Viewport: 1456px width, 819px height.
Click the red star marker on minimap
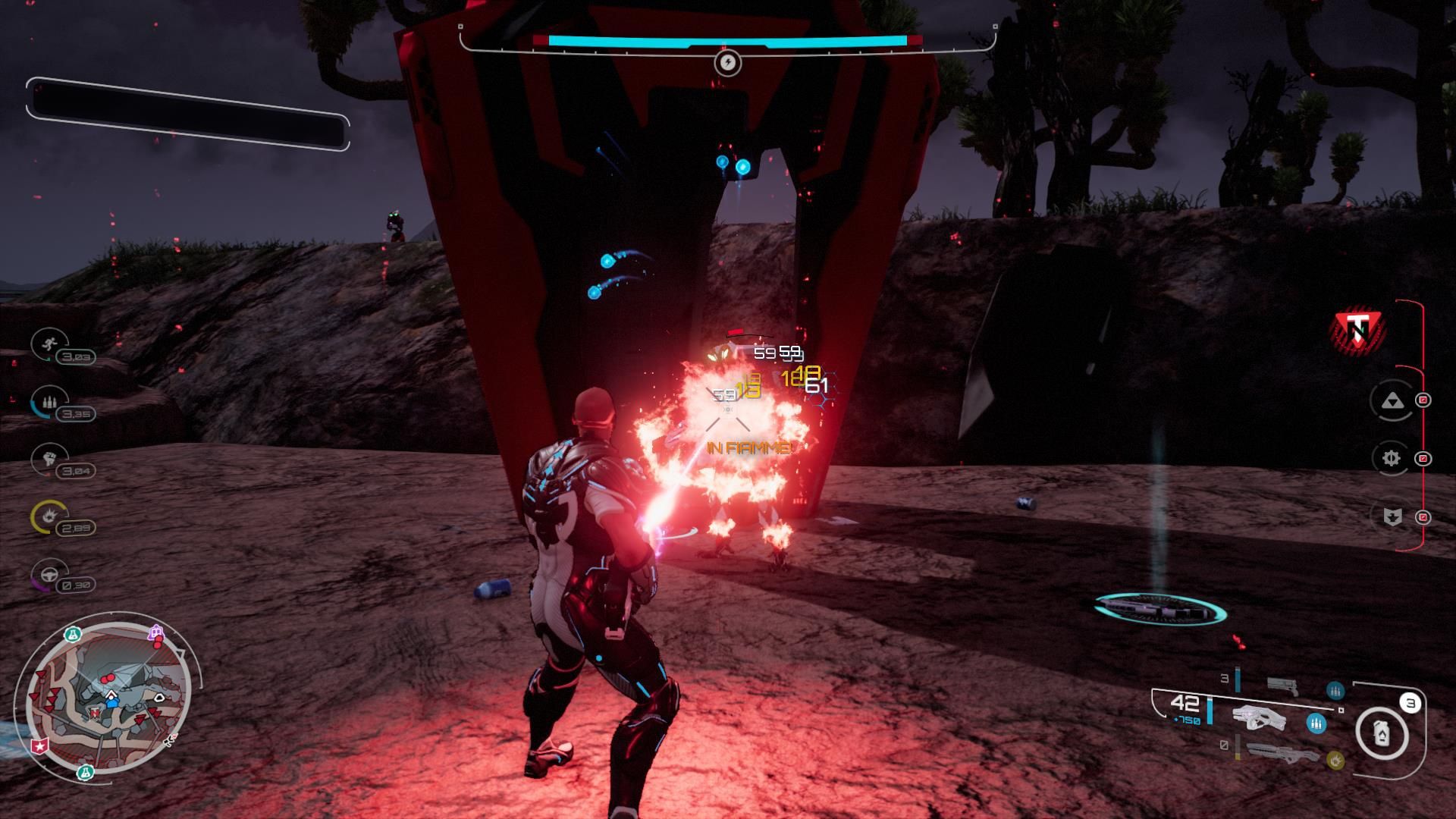coord(39,746)
